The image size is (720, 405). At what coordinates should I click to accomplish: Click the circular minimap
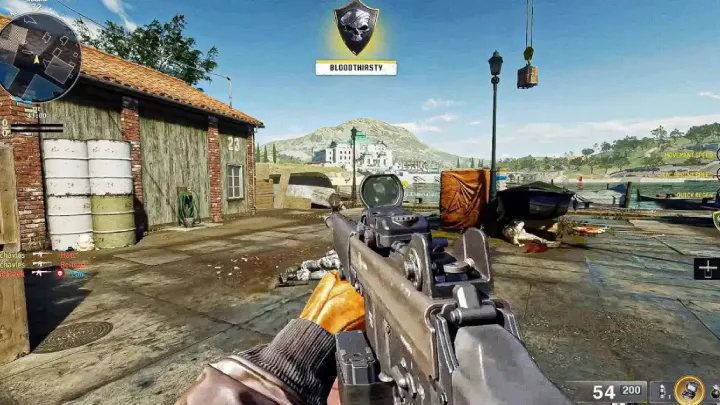click(40, 56)
